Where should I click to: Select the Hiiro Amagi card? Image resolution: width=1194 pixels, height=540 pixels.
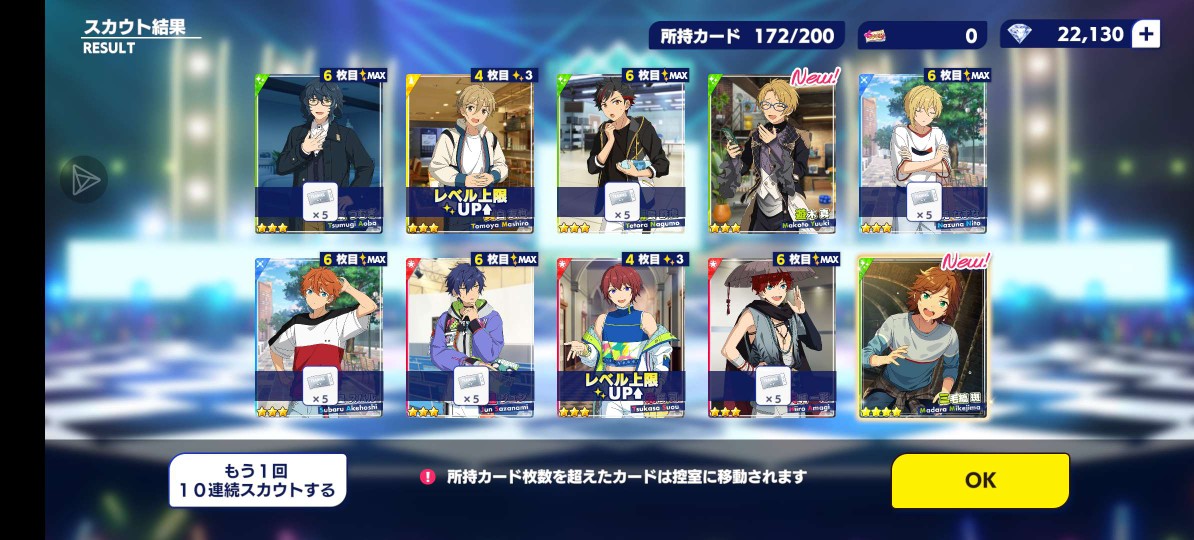pyautogui.click(x=772, y=336)
